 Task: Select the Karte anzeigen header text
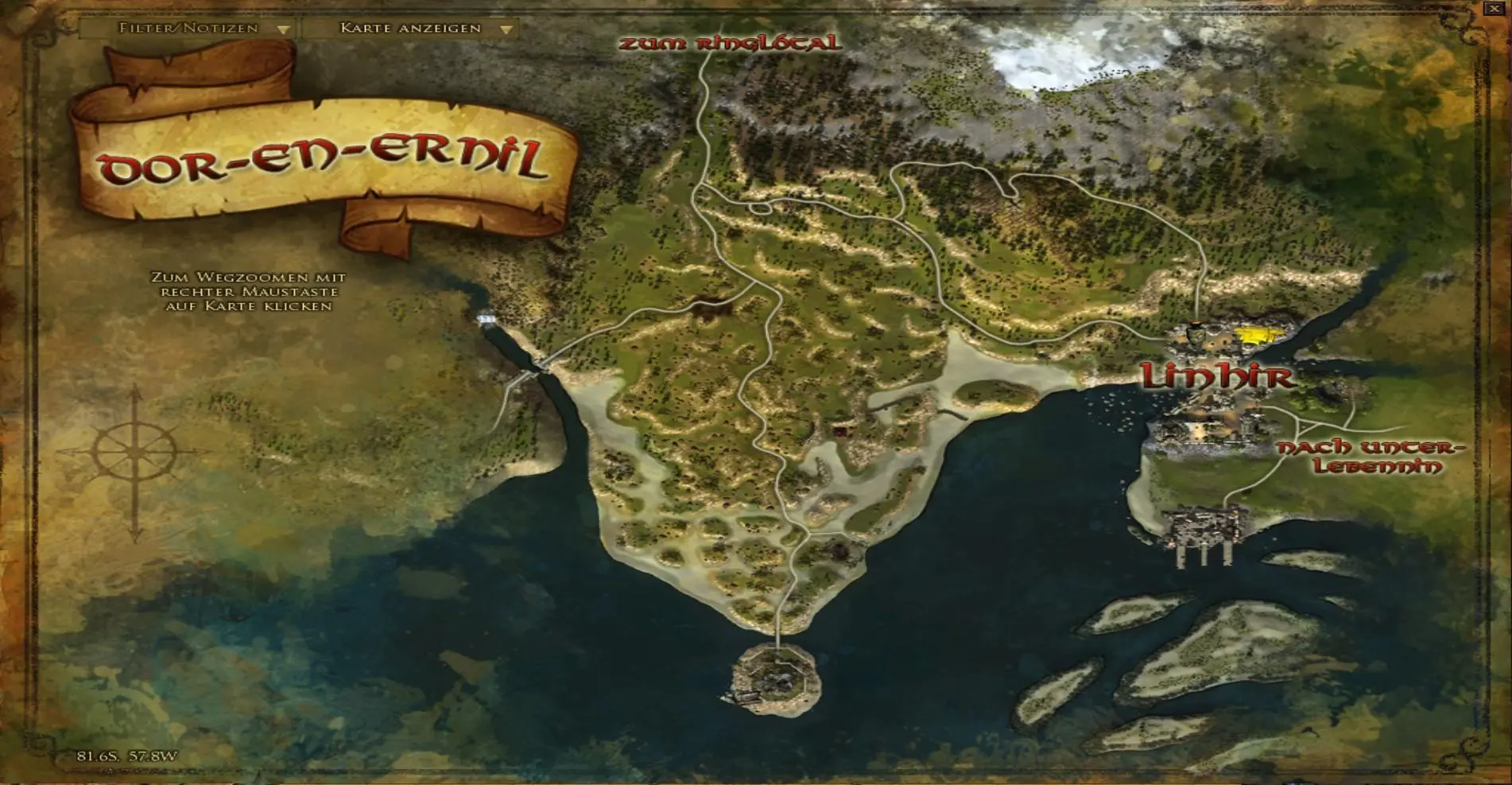point(408,28)
